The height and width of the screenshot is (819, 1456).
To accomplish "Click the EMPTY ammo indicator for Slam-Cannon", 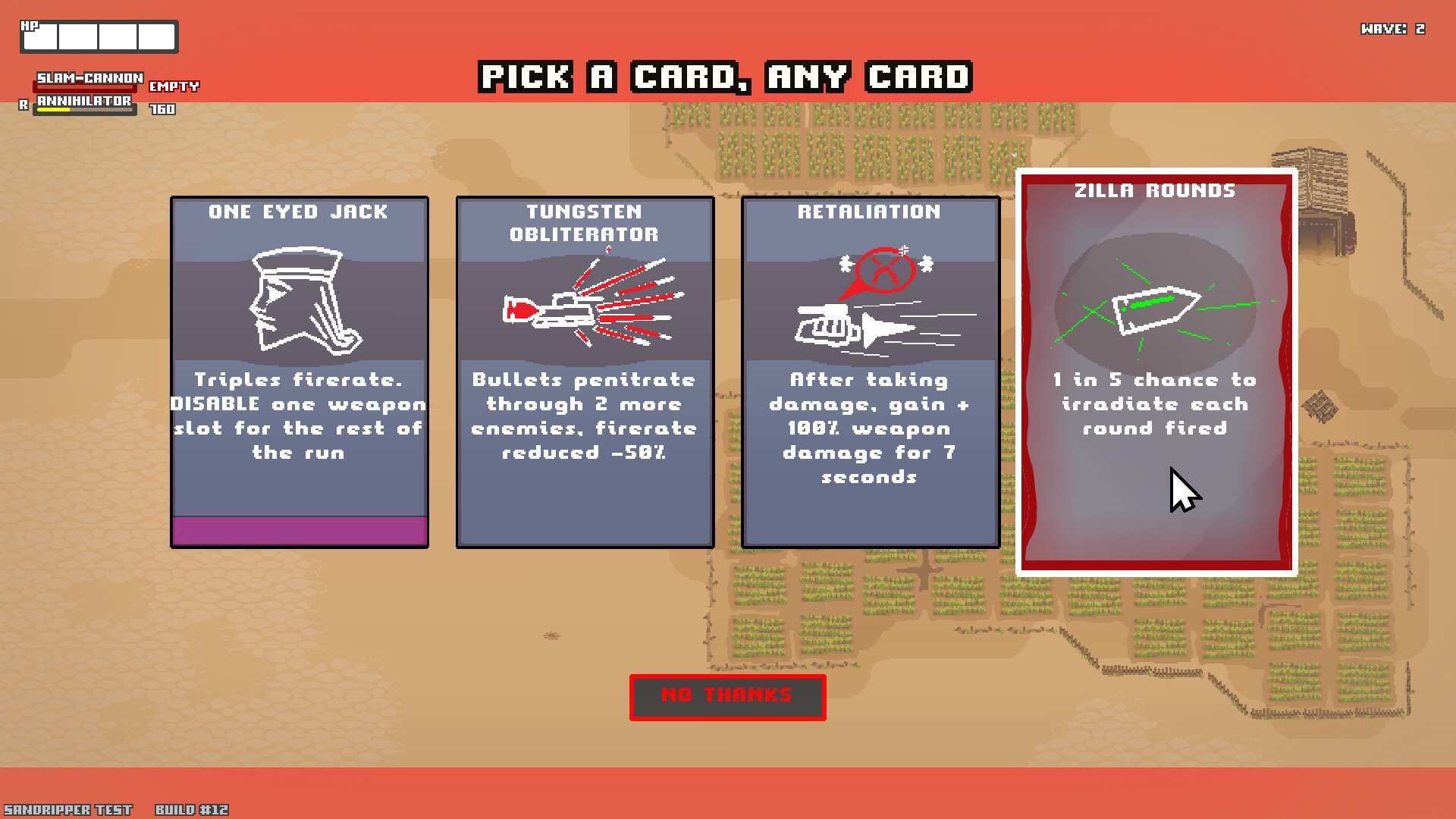I will pyautogui.click(x=174, y=86).
